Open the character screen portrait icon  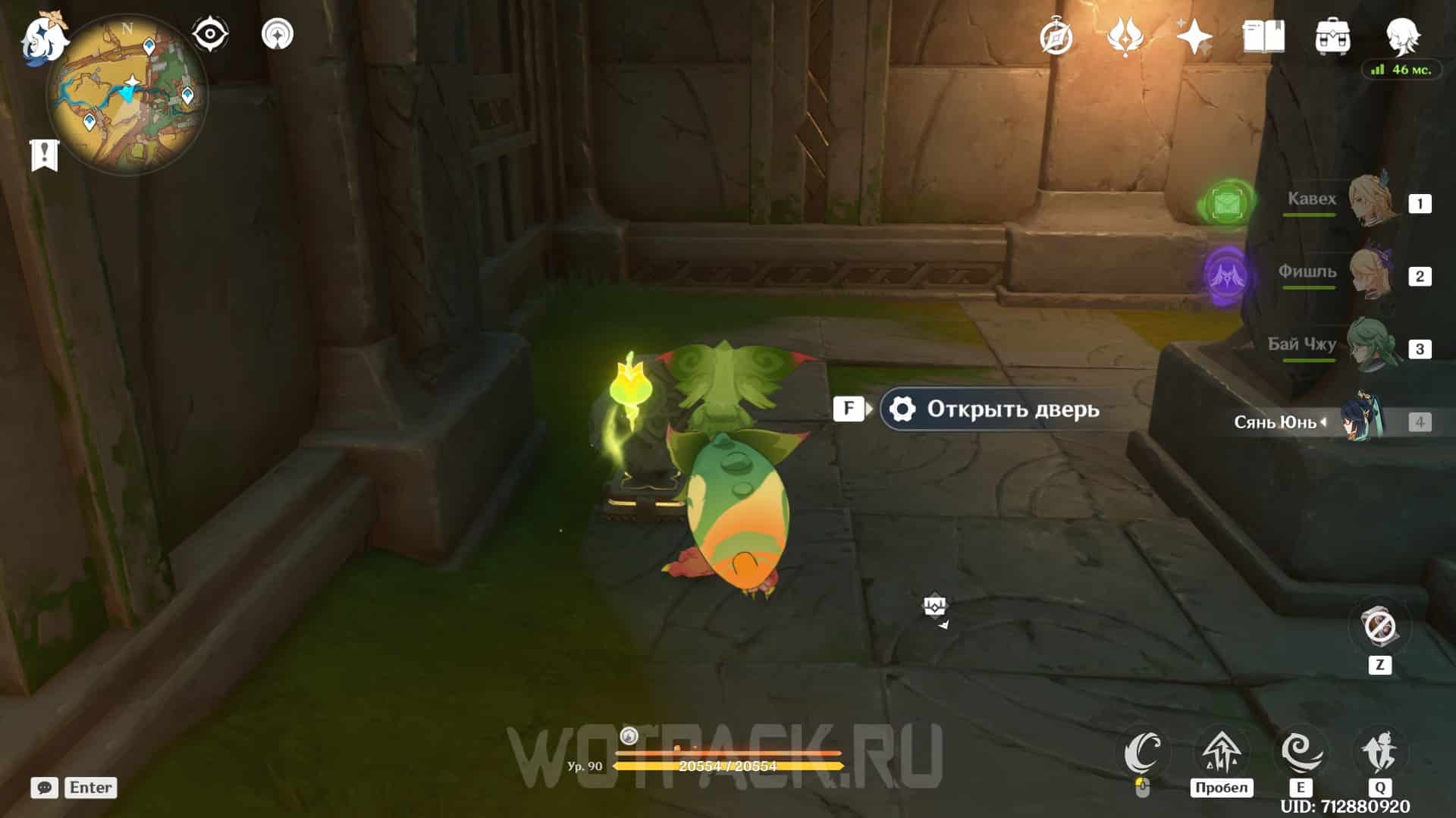[1402, 35]
